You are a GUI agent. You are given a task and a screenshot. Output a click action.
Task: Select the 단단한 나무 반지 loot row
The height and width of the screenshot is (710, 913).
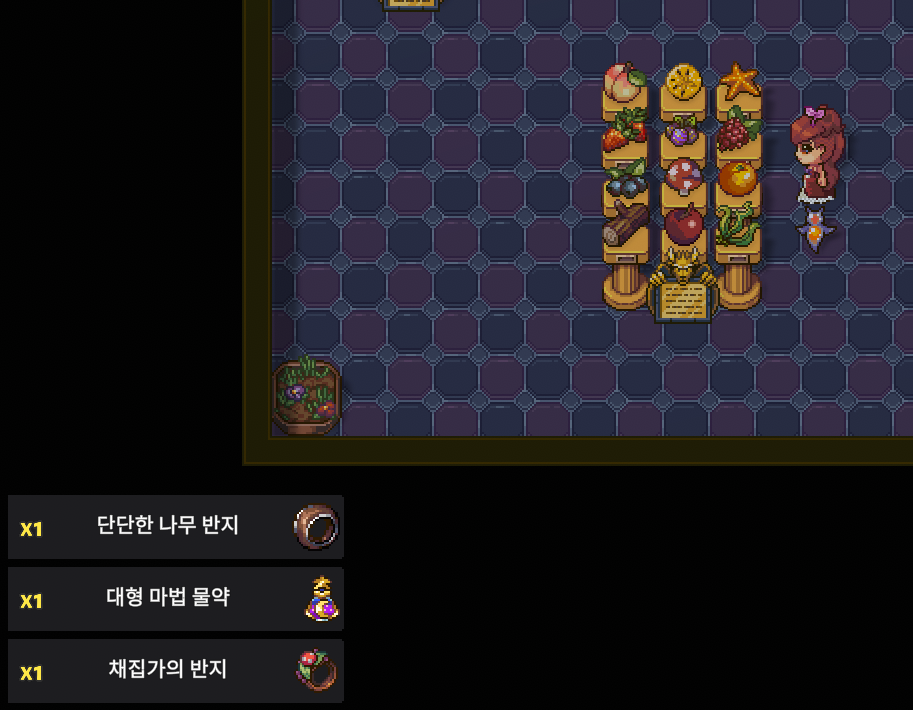click(x=175, y=527)
